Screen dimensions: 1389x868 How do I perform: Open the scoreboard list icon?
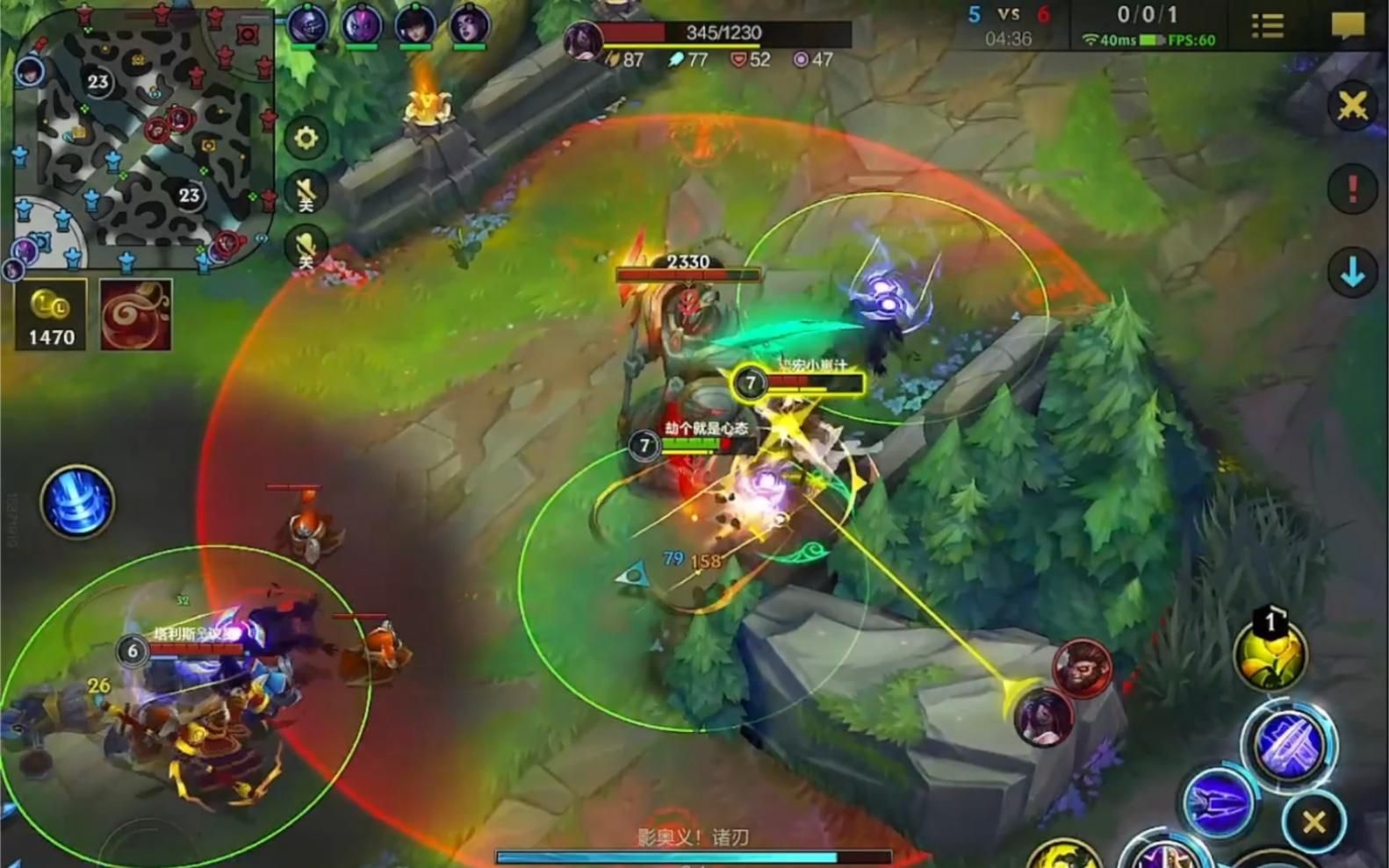point(1267,25)
